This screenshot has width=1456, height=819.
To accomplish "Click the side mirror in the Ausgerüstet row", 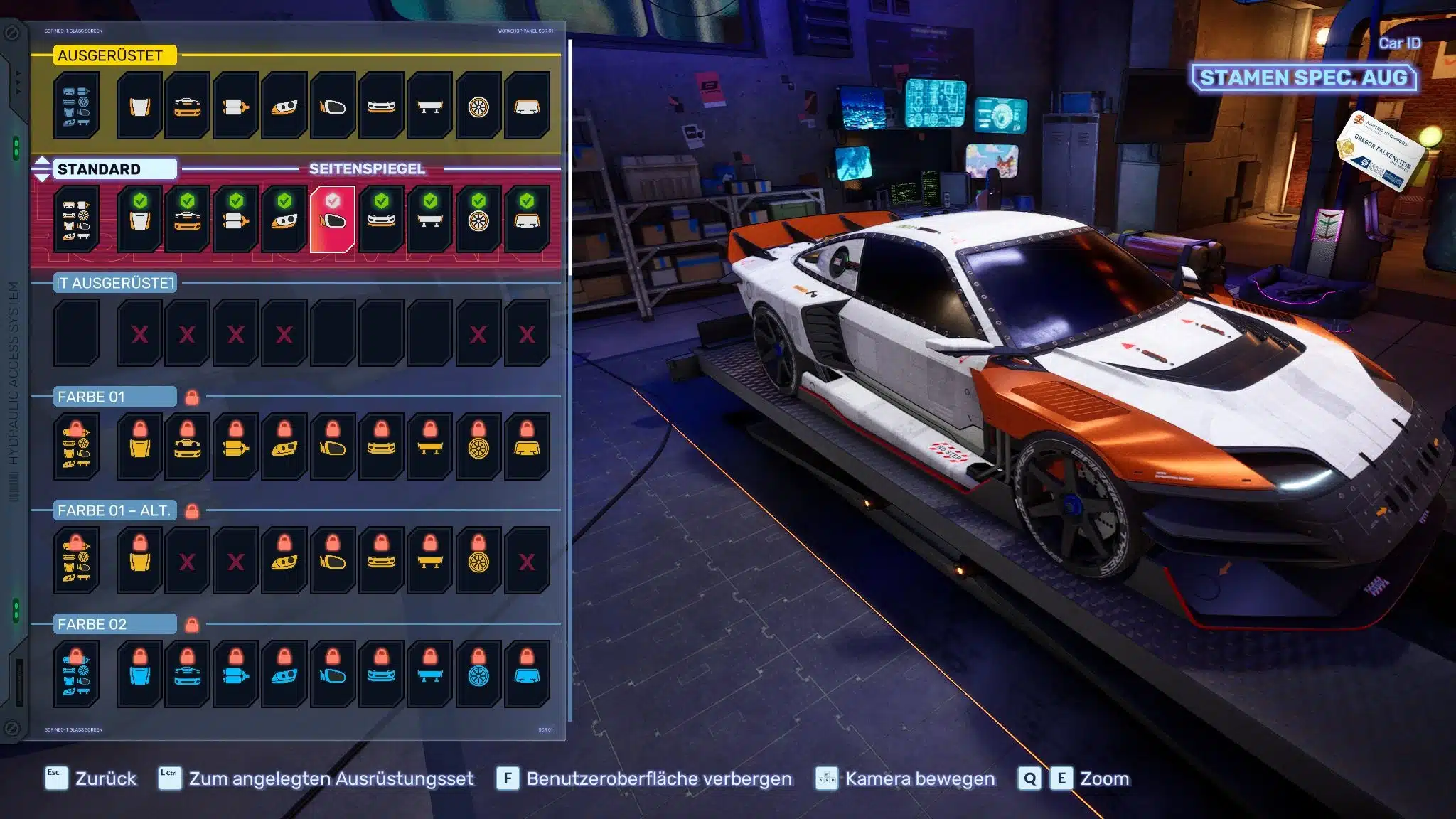I will coord(333,106).
